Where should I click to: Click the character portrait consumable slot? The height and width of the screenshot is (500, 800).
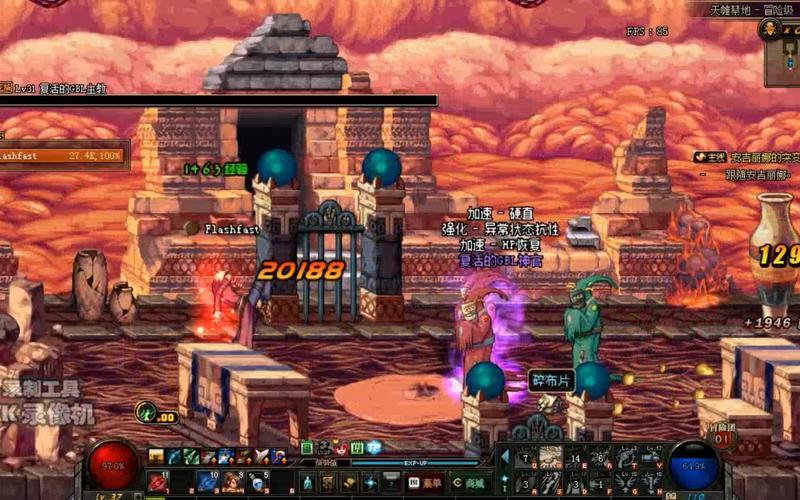coord(232,481)
